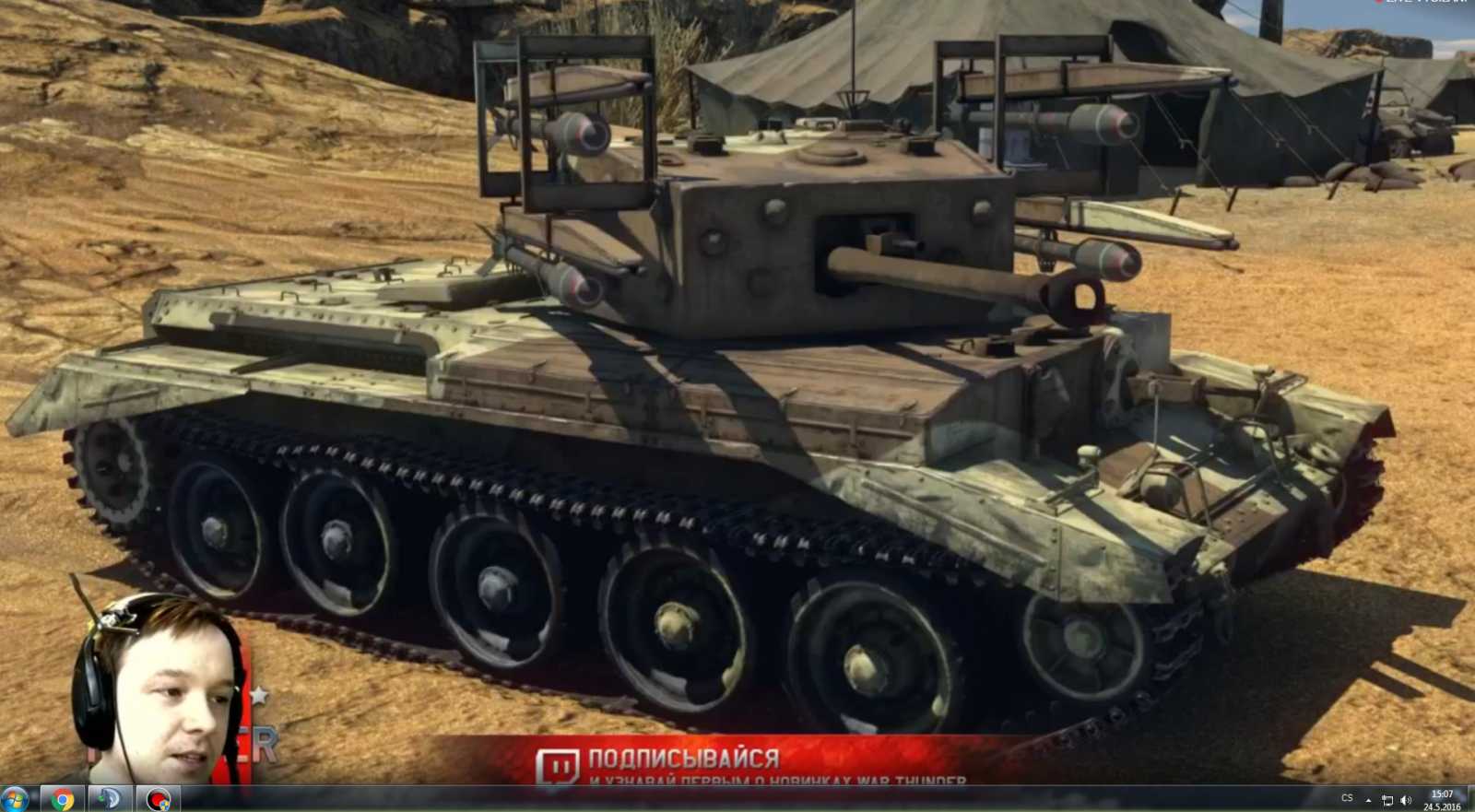The height and width of the screenshot is (812, 1475).
Task: Open the red circular game app on the taskbar
Action: [157, 798]
